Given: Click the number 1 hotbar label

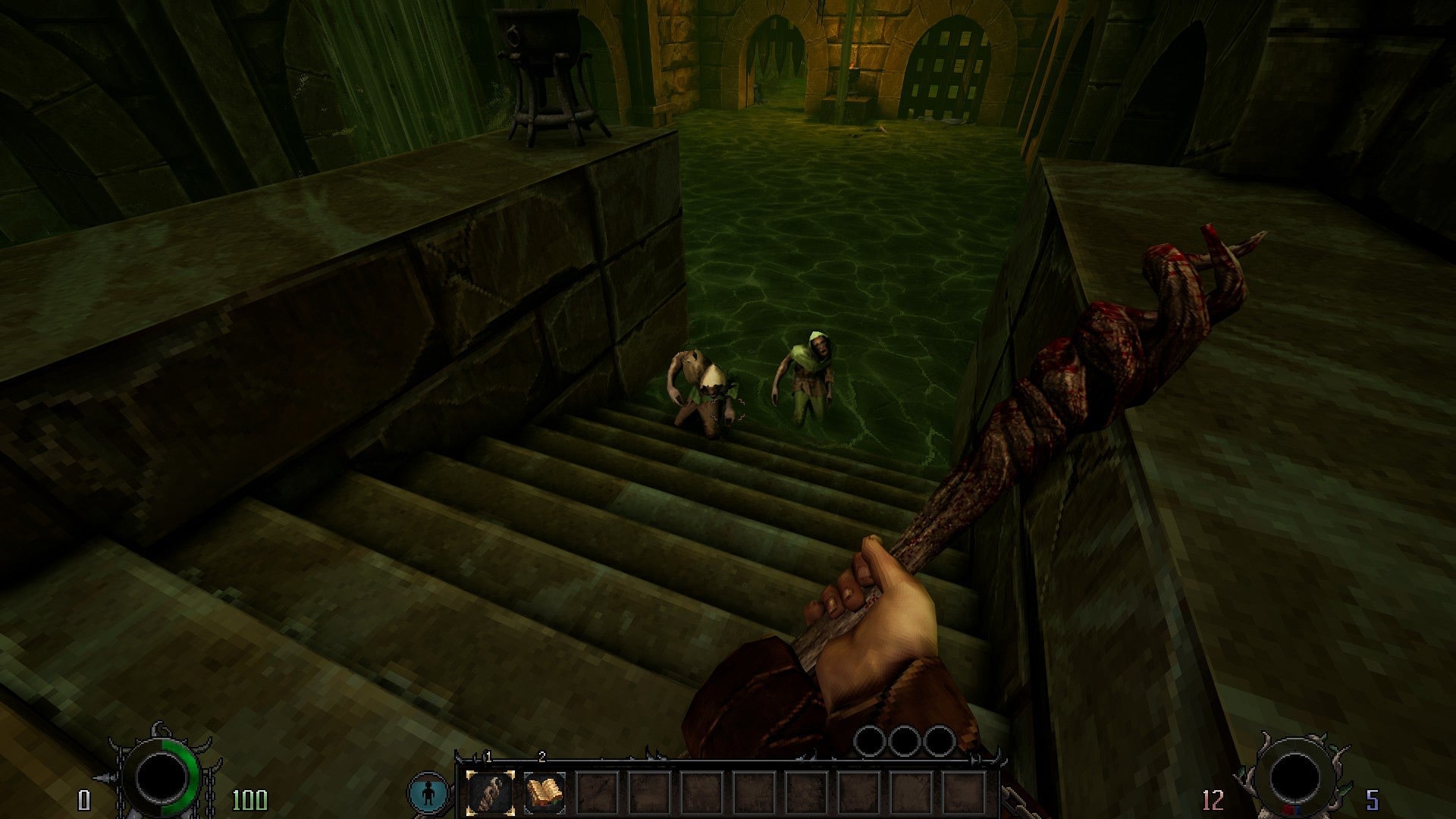Looking at the screenshot, I should point(488,757).
